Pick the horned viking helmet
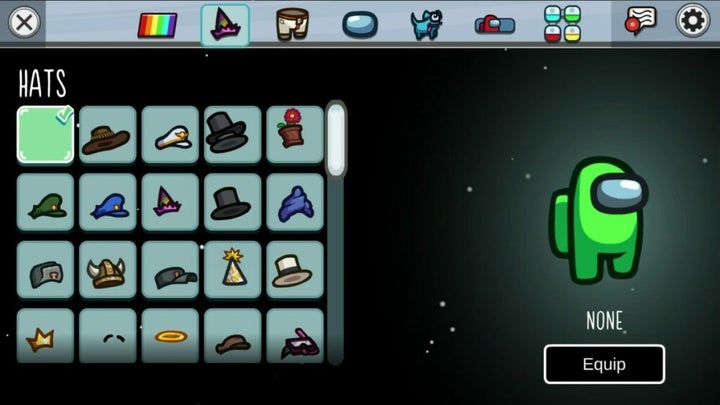This screenshot has width=720, height=405. click(107, 270)
